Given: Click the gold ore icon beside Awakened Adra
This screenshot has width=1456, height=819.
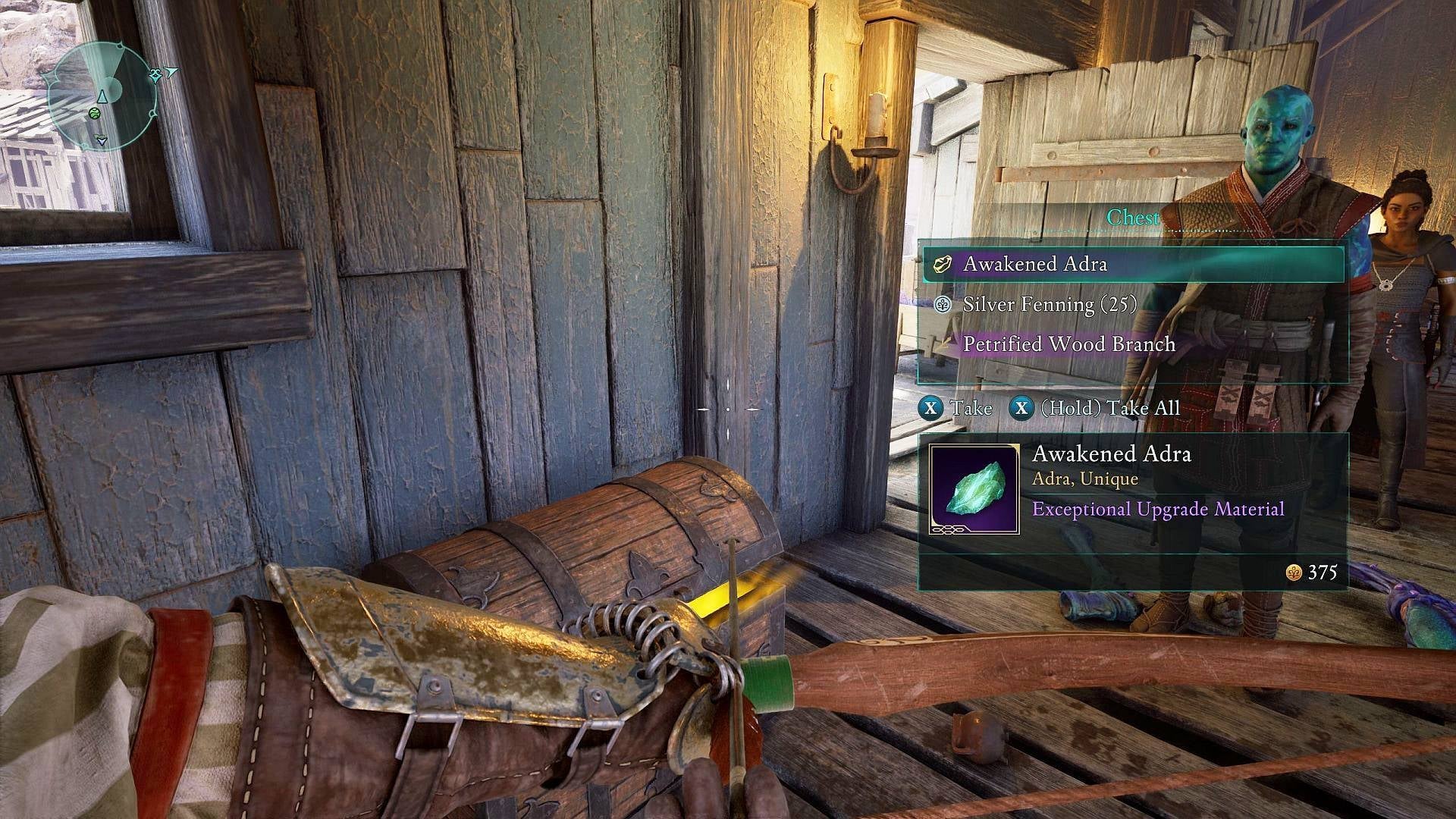Looking at the screenshot, I should pos(944,265).
